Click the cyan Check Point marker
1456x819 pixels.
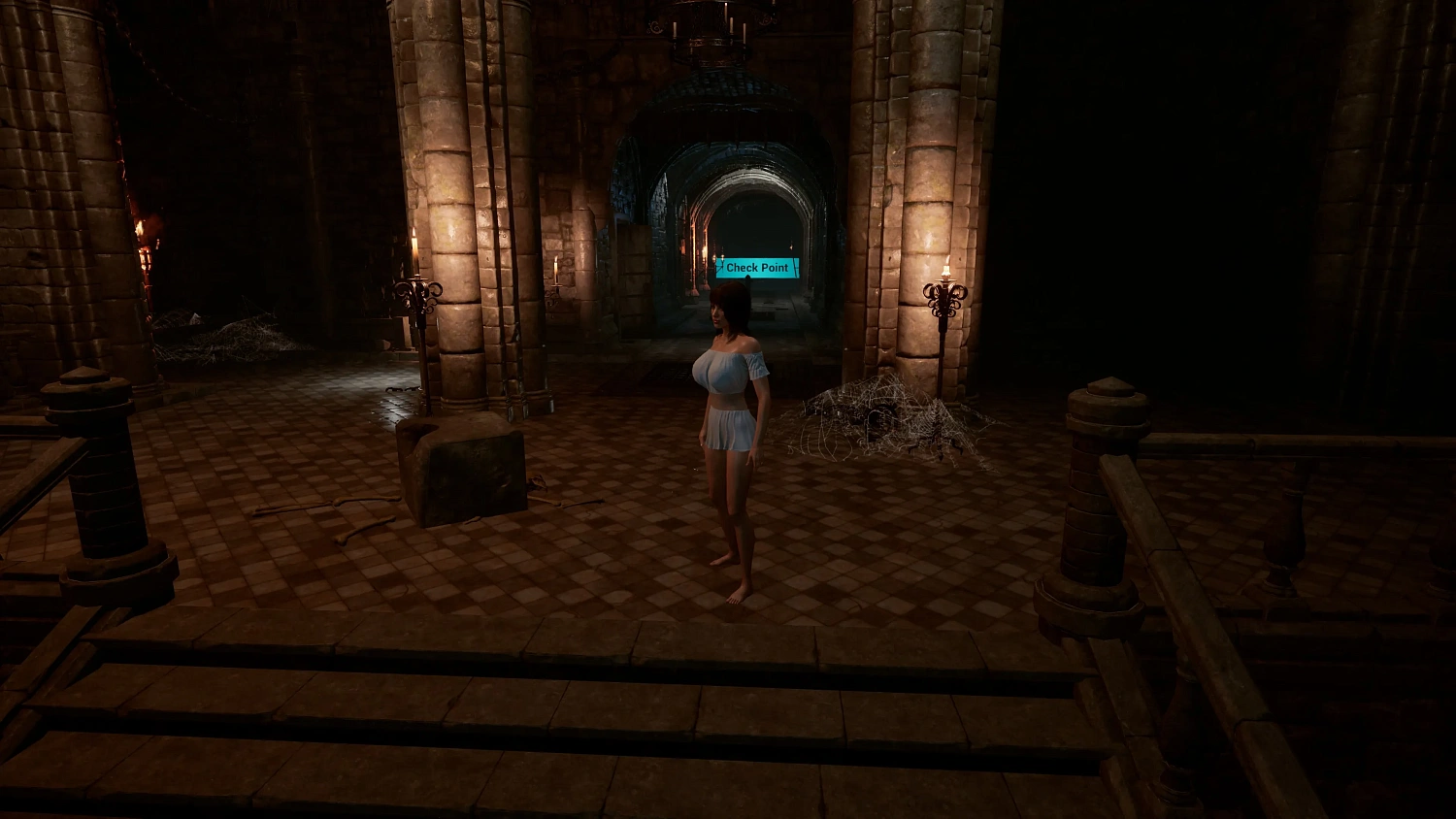756,267
